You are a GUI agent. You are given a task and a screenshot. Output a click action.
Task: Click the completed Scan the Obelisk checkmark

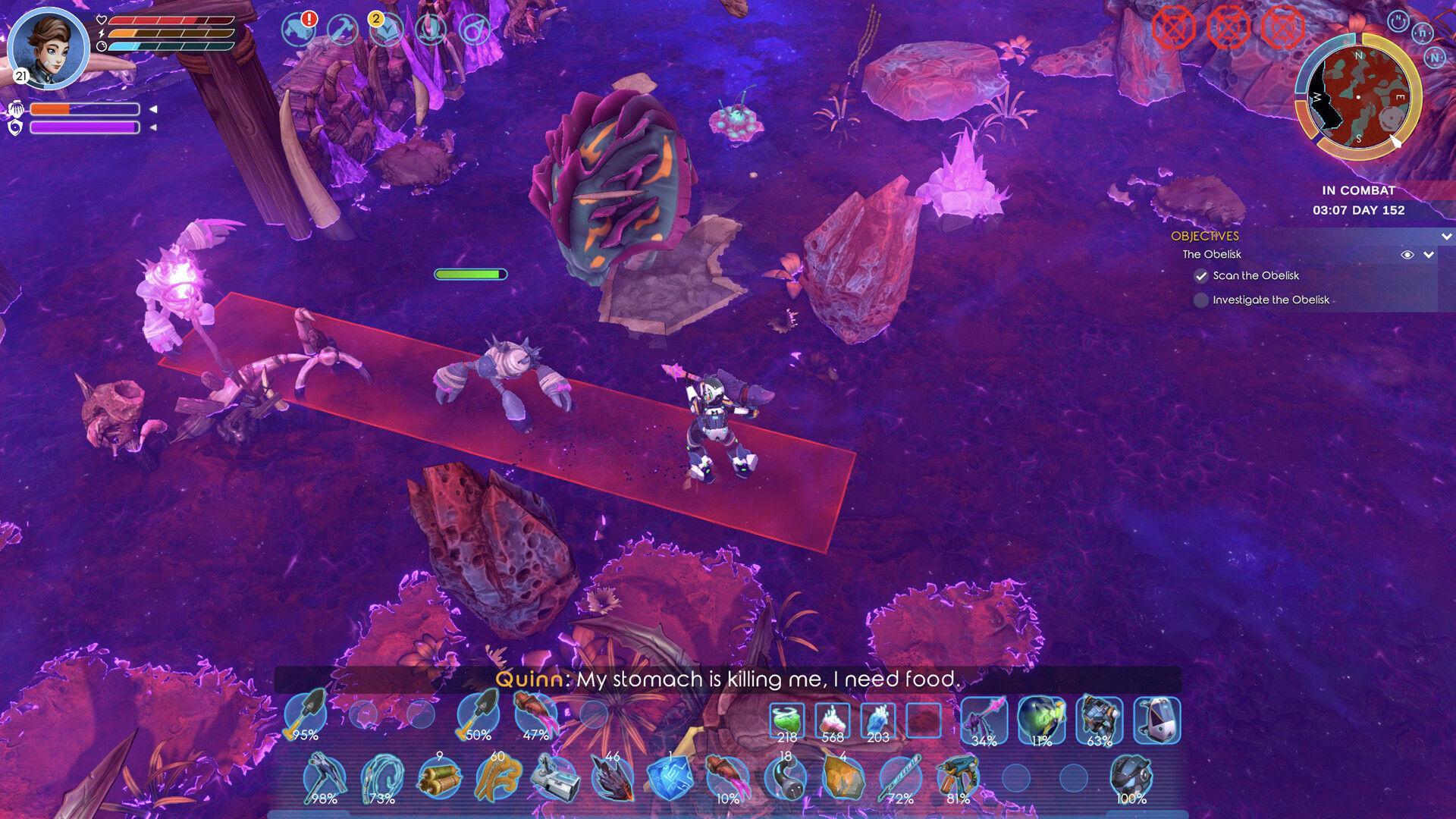tap(1200, 276)
